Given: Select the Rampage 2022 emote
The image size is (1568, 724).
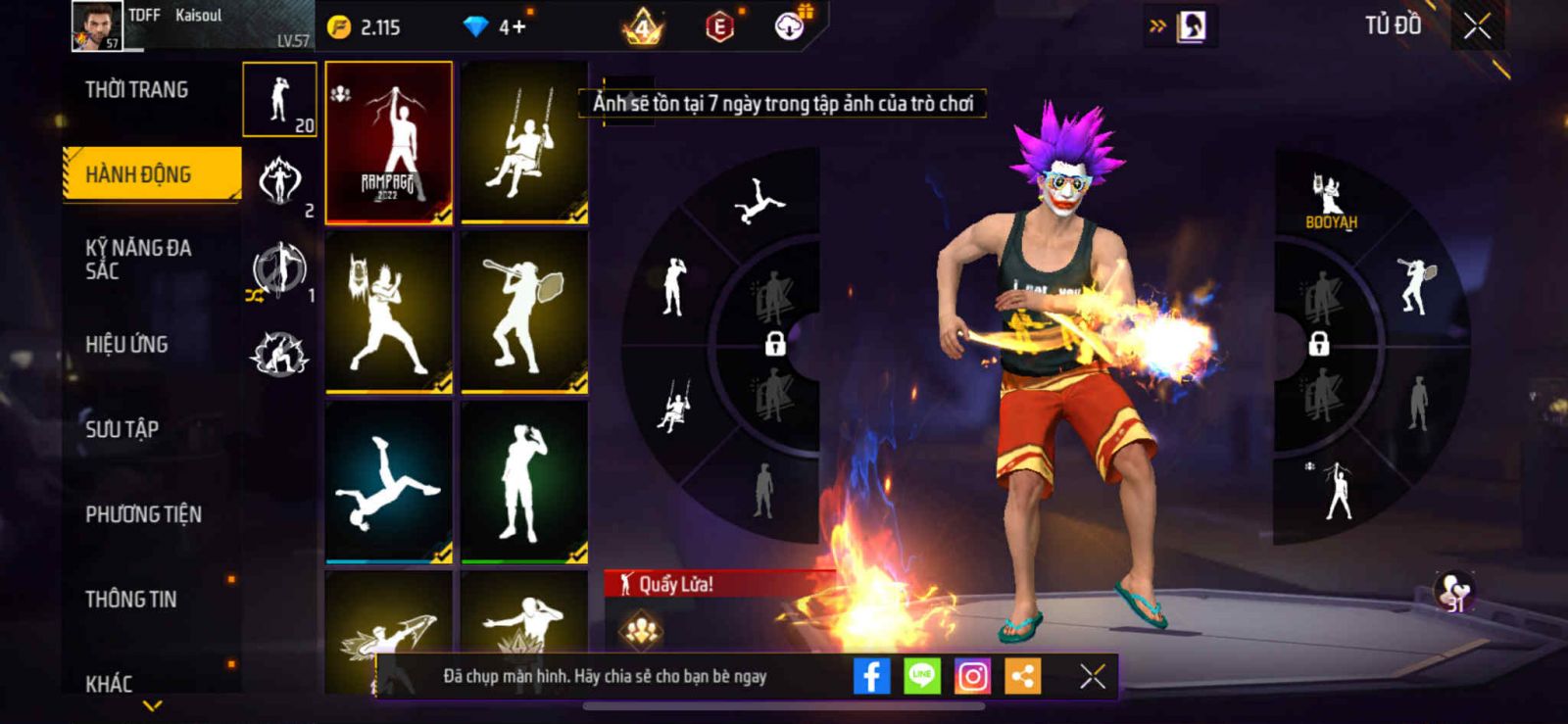Looking at the screenshot, I should pos(389,142).
